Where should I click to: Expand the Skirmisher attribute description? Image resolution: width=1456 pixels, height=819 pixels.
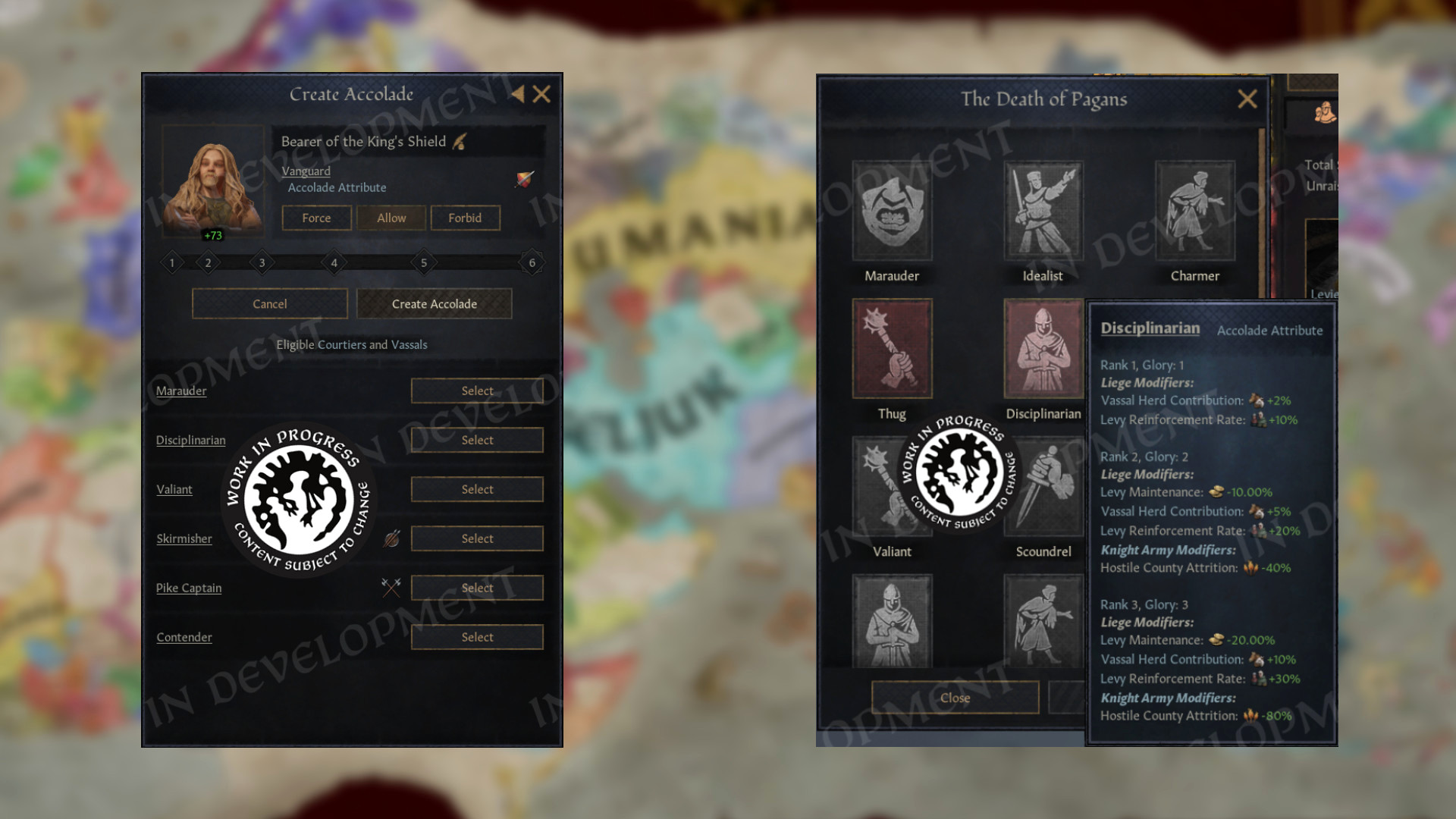(x=184, y=538)
